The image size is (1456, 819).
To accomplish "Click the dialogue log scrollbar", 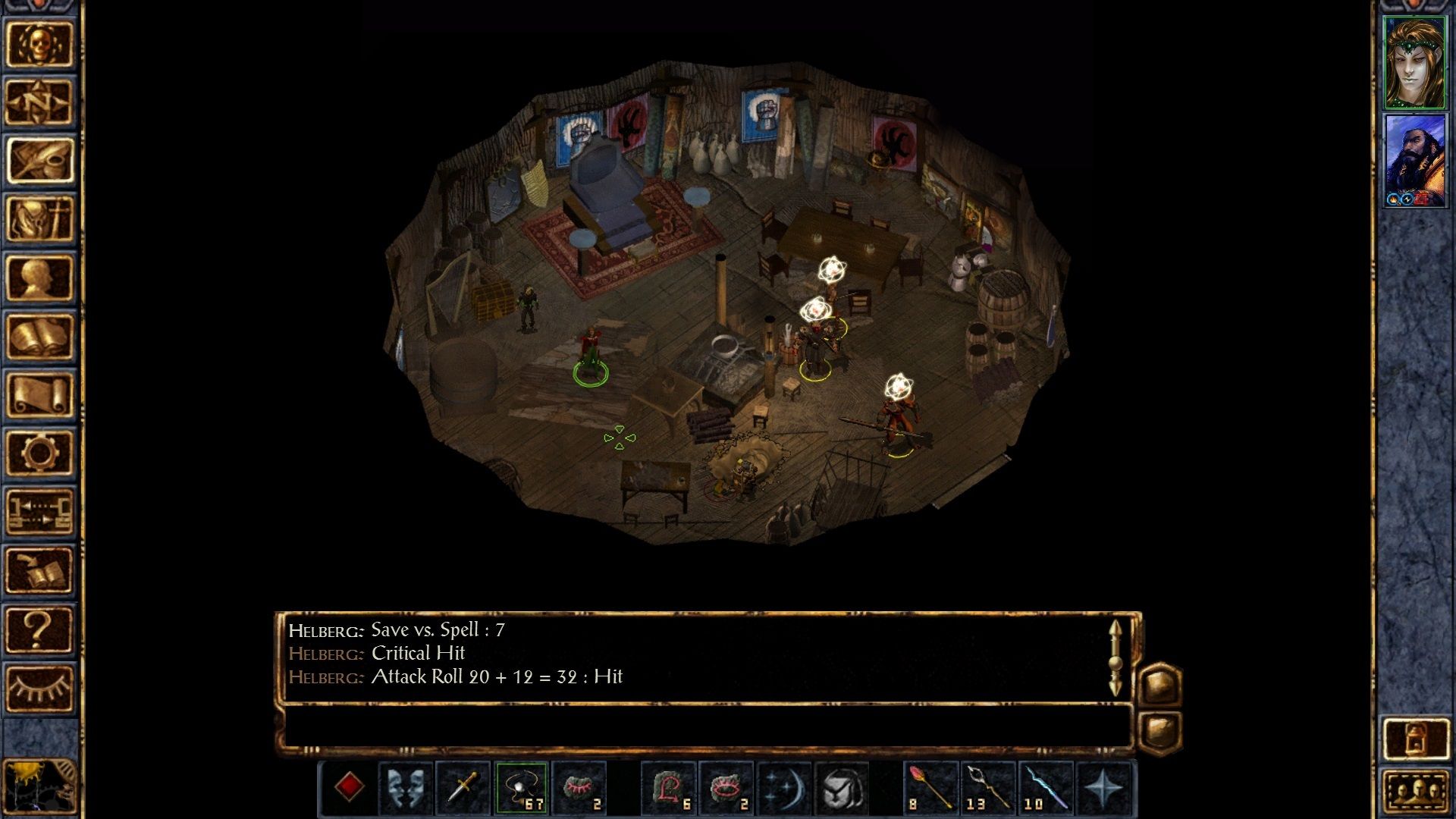I will coord(1115,658).
